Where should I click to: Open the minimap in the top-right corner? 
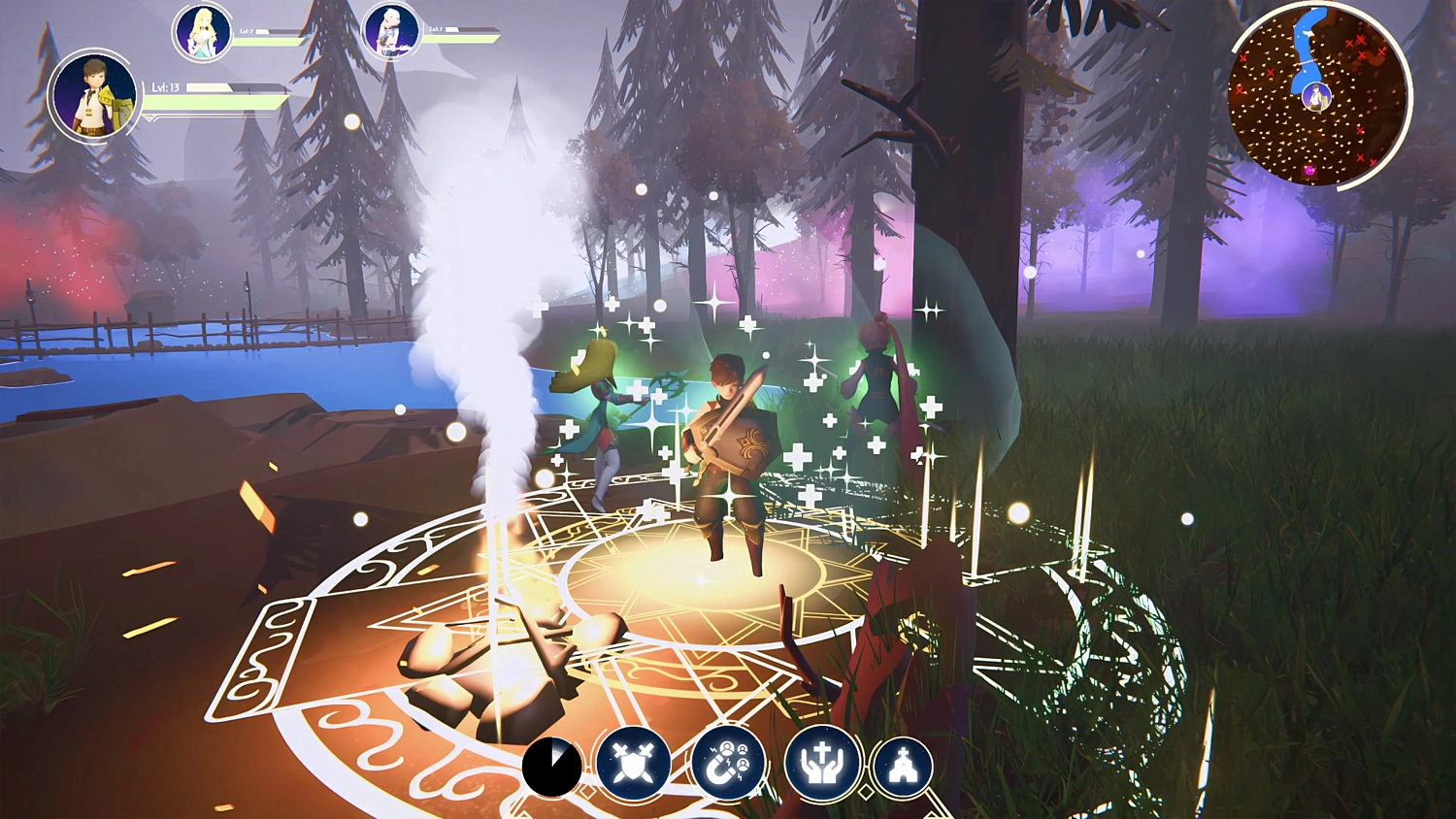[x=1318, y=92]
